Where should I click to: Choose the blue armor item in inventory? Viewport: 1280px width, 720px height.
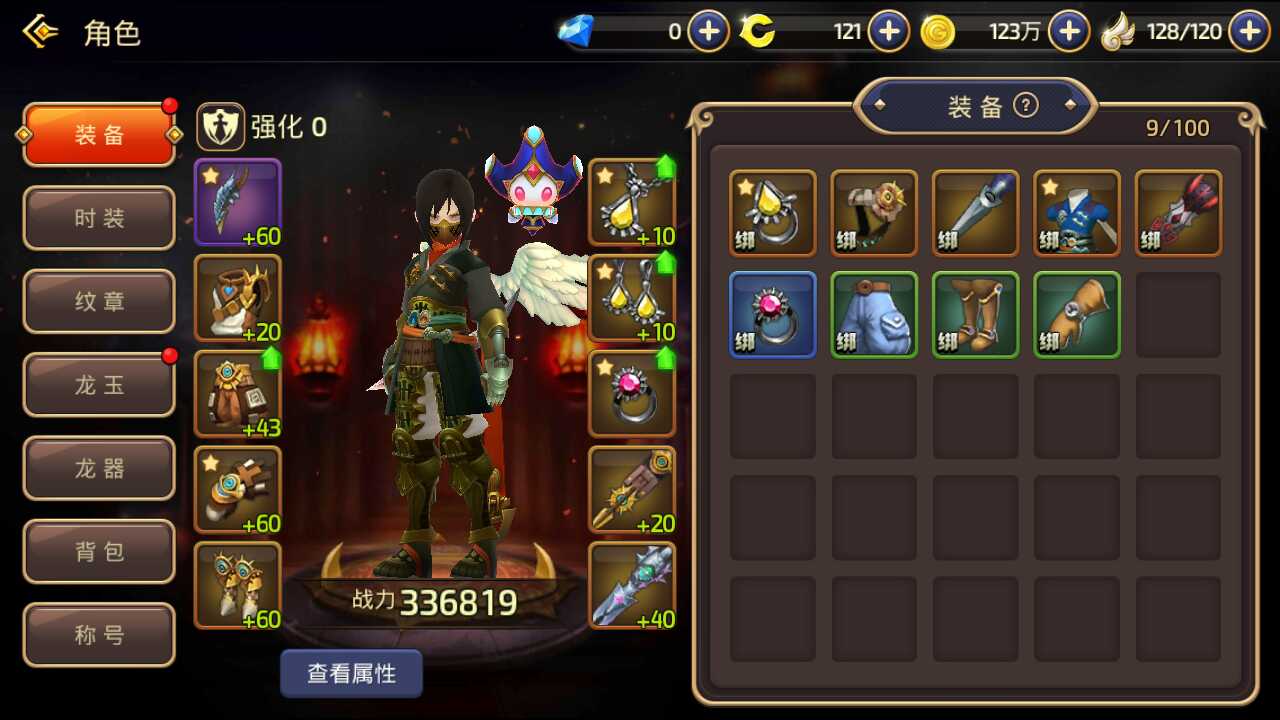tap(1076, 213)
